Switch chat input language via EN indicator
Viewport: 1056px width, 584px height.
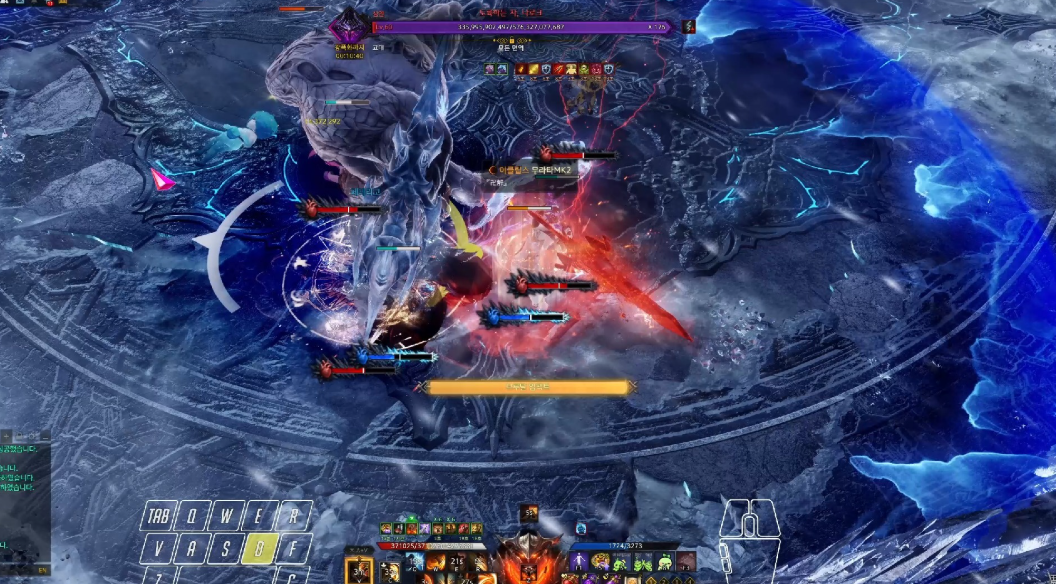pyautogui.click(x=42, y=570)
